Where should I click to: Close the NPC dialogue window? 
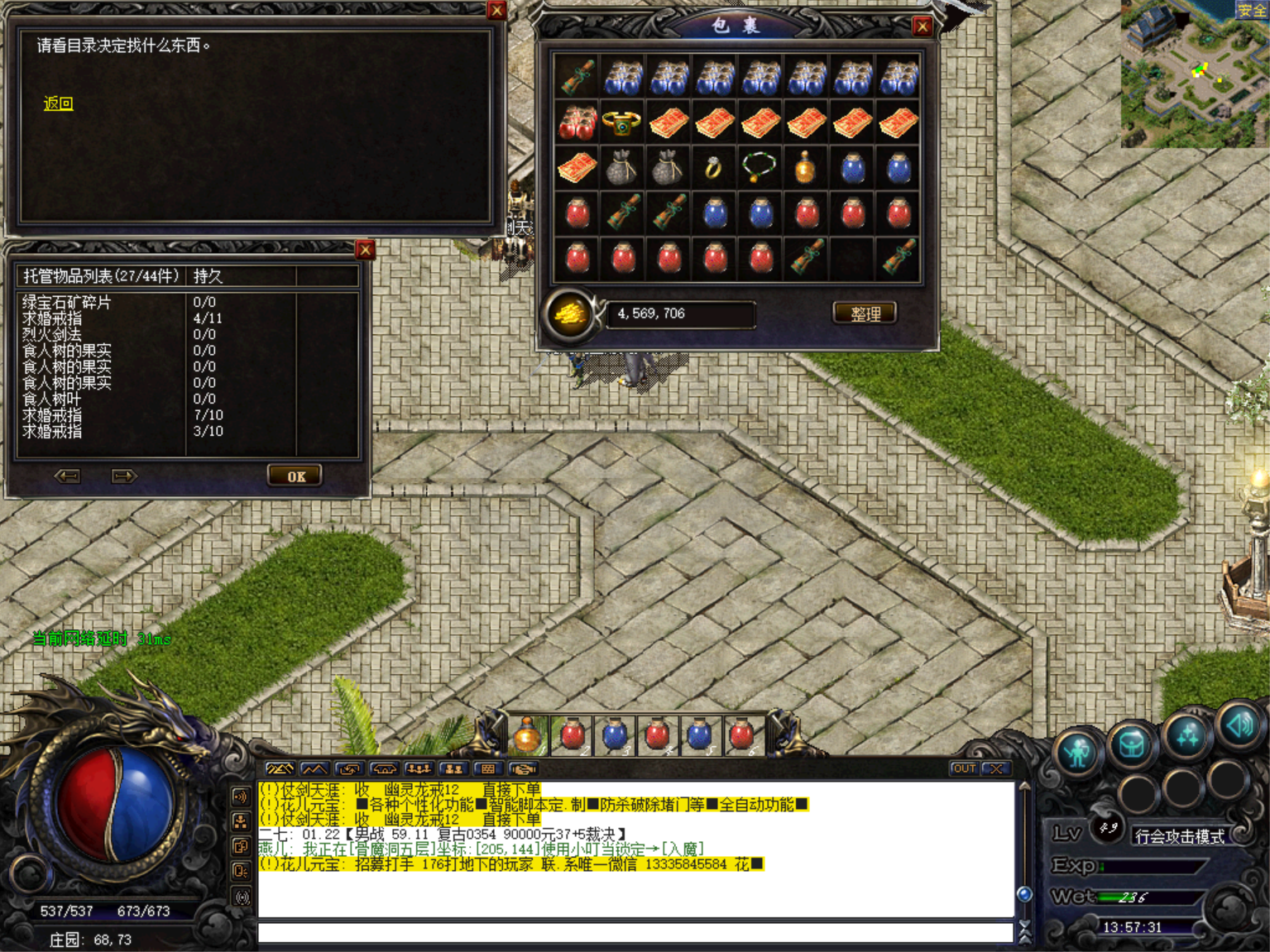[496, 10]
